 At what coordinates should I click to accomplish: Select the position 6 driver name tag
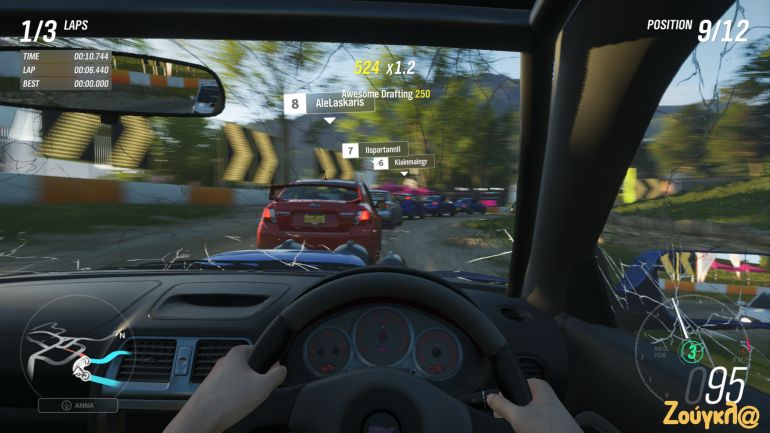pos(402,162)
